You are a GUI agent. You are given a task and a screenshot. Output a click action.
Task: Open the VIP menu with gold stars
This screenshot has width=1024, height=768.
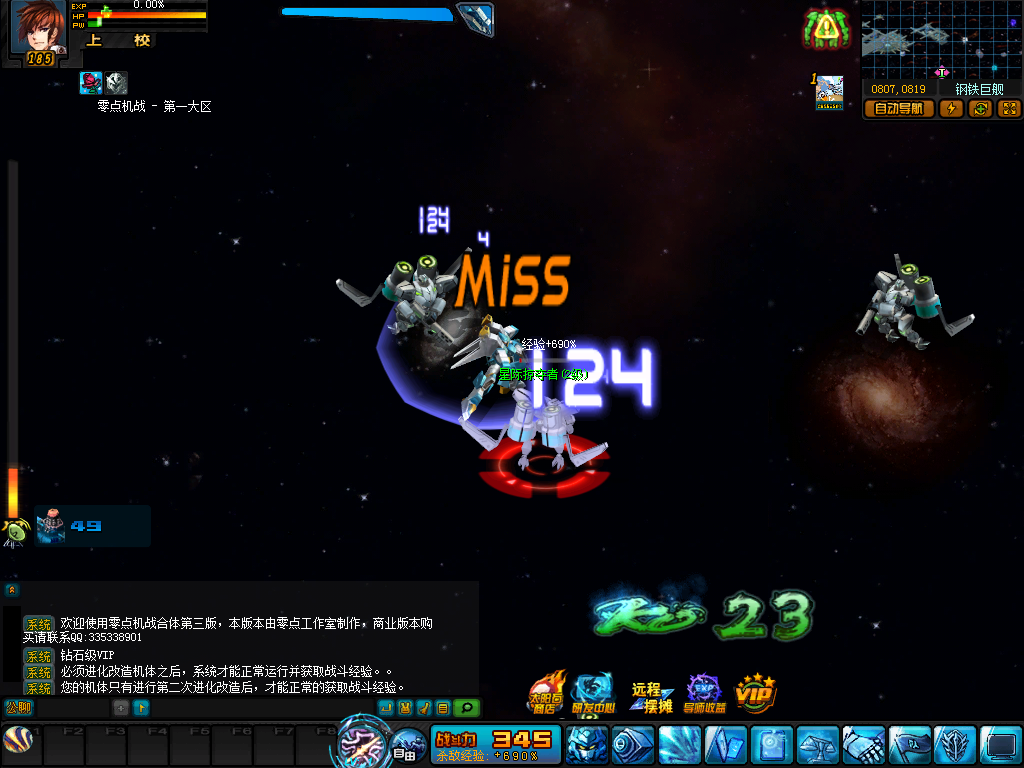756,692
